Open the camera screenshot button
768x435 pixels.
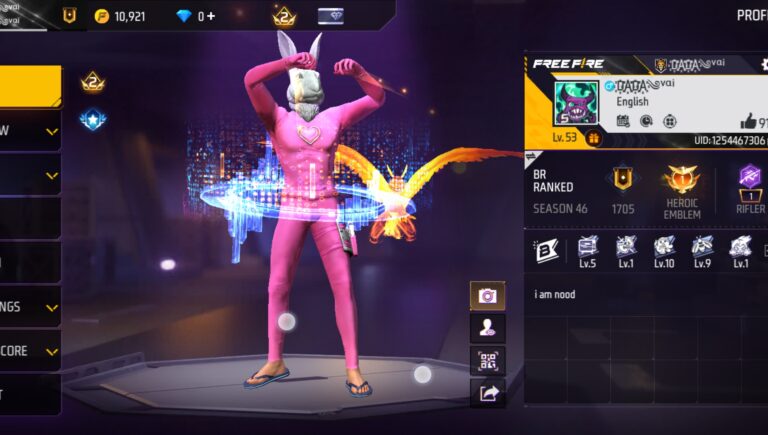click(488, 296)
